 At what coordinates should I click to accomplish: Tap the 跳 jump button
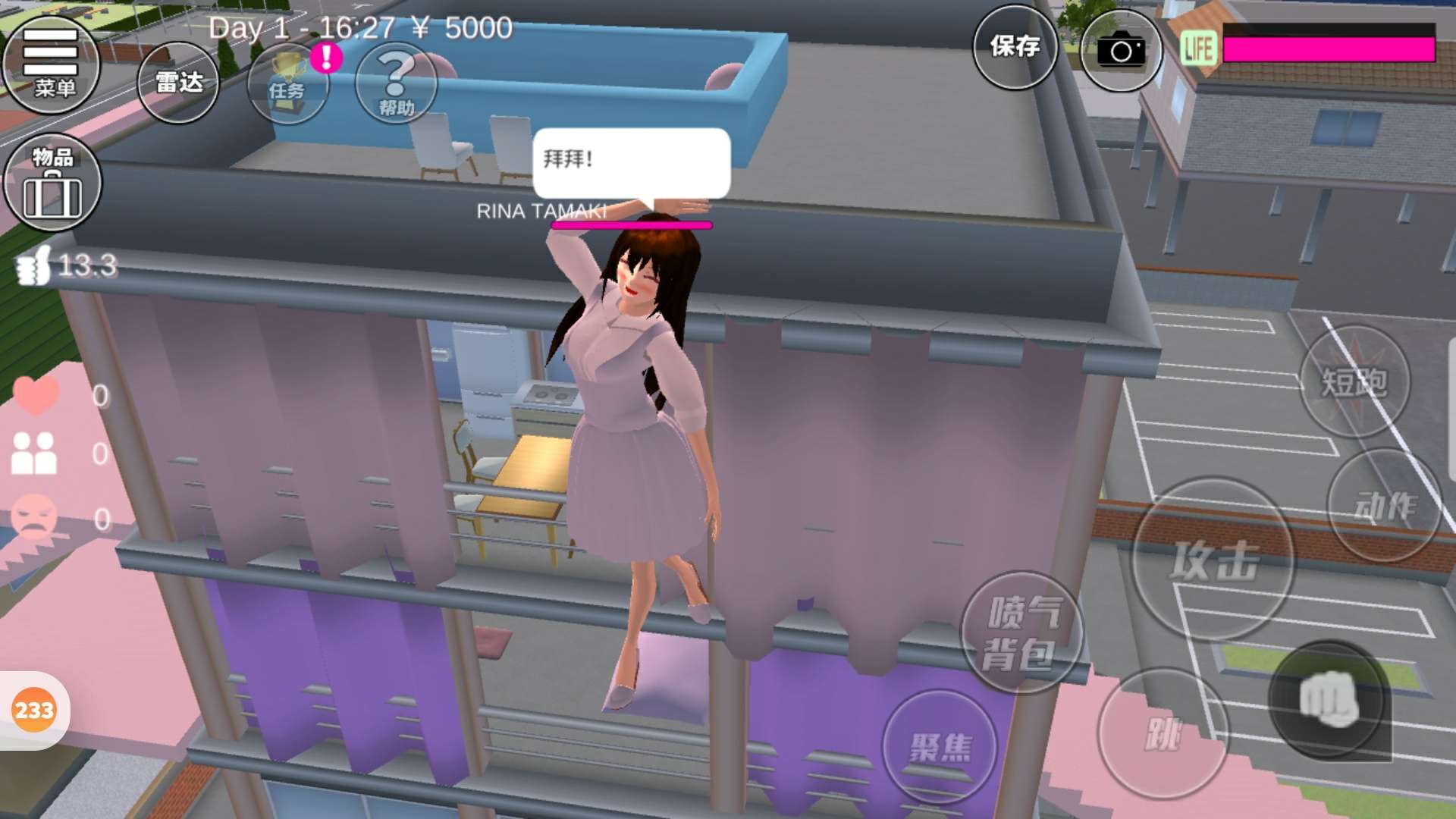1163,733
